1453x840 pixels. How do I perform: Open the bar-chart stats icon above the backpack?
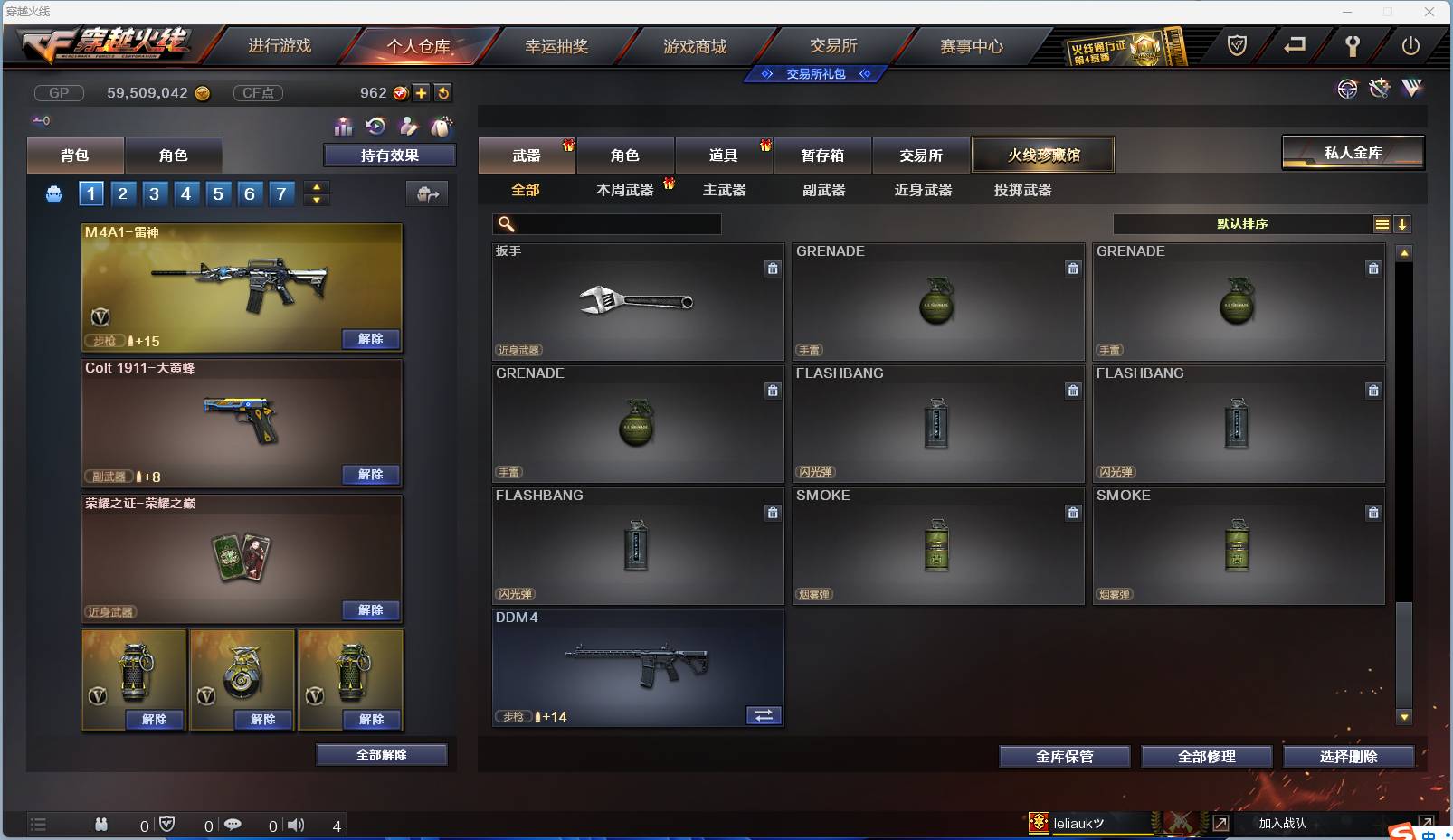[344, 127]
